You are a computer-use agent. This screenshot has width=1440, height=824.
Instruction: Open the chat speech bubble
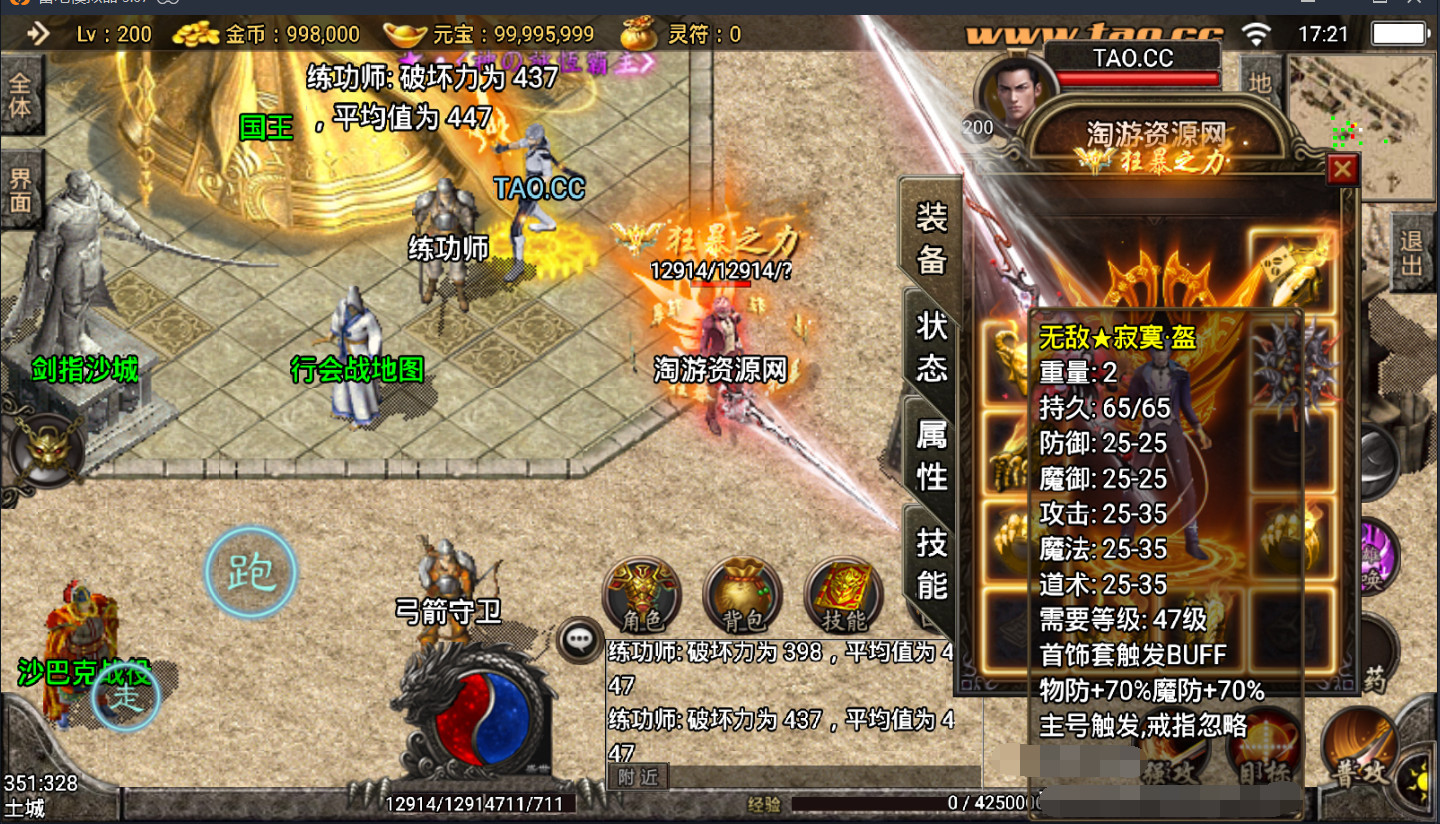click(x=580, y=639)
